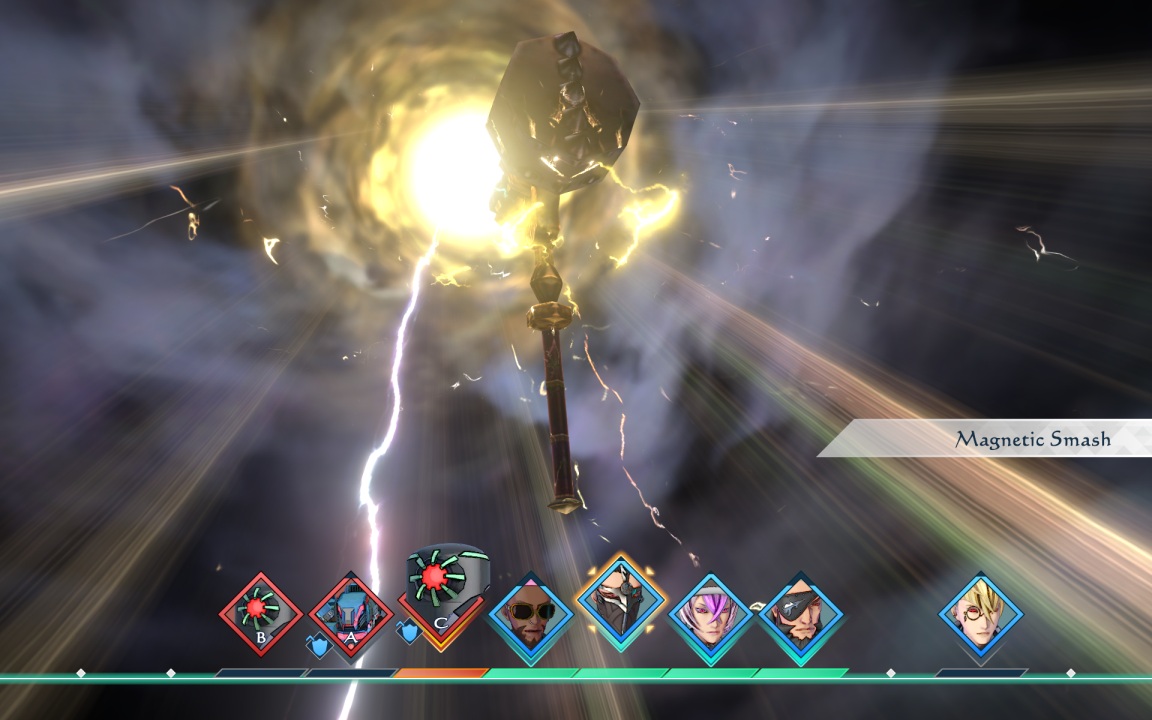
Task: Select enemy B portrait on turn timeline
Action: click(x=260, y=613)
